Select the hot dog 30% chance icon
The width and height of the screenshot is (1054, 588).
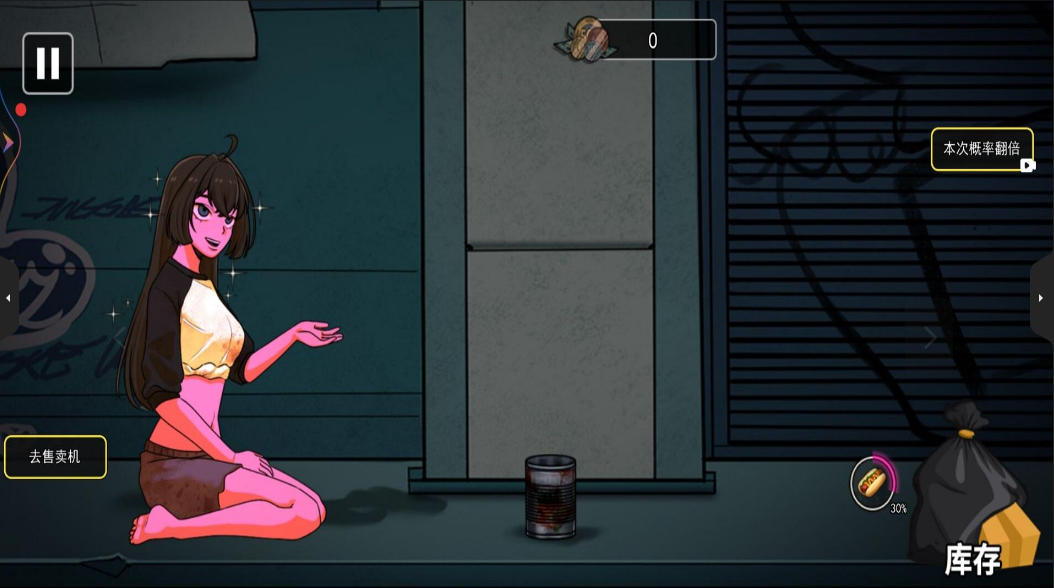pos(873,483)
